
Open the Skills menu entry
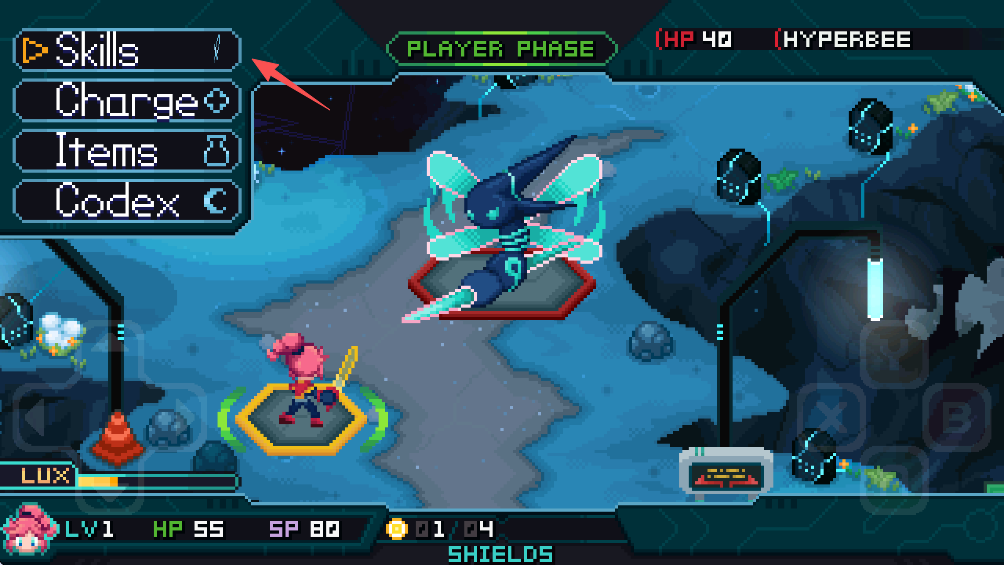(127, 50)
